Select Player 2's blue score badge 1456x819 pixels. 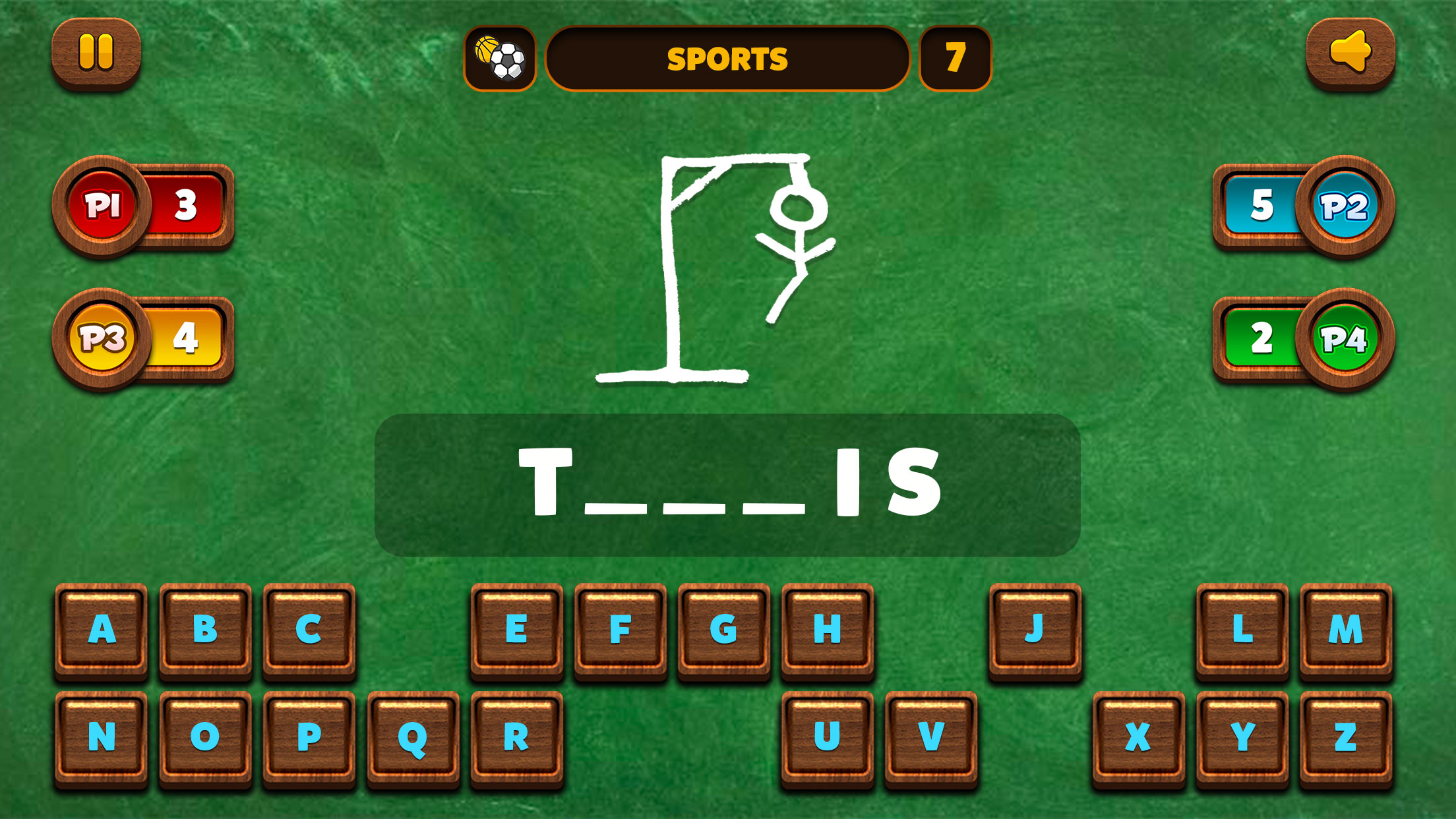tap(1347, 206)
